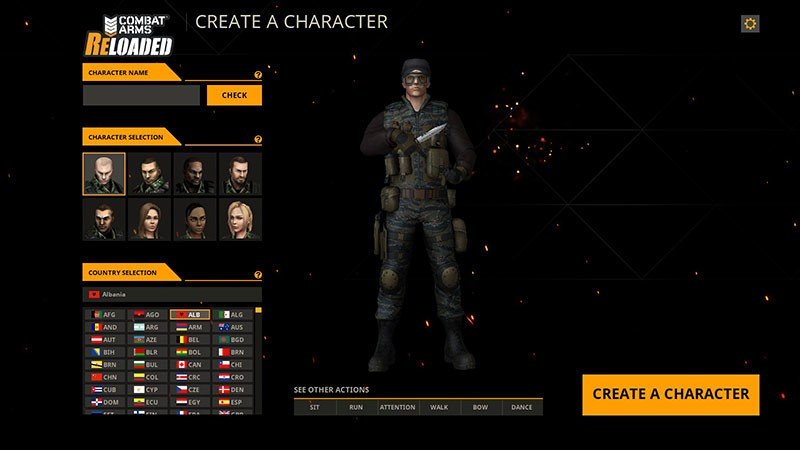Select the bald male character portrait
The width and height of the screenshot is (800, 450).
(104, 173)
